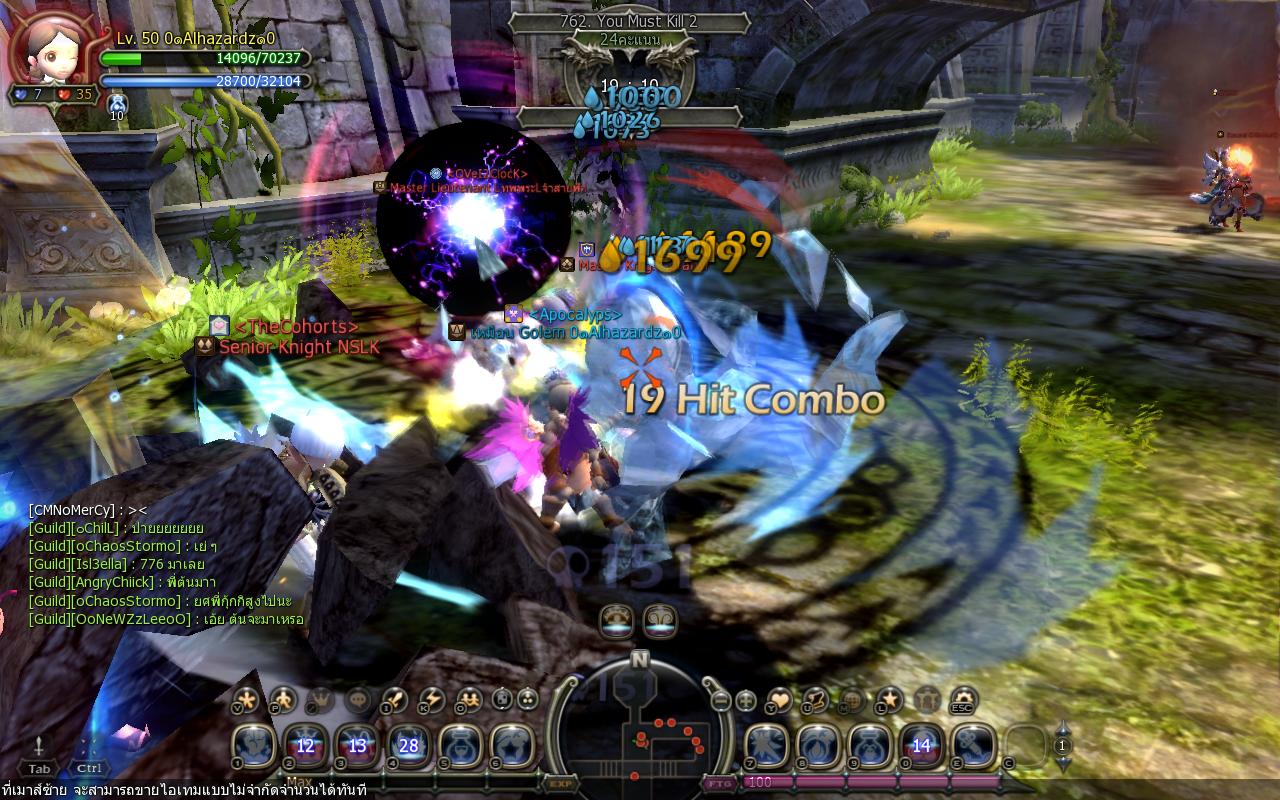
Task: Zoom out the minimap with minus button
Action: pos(722,700)
